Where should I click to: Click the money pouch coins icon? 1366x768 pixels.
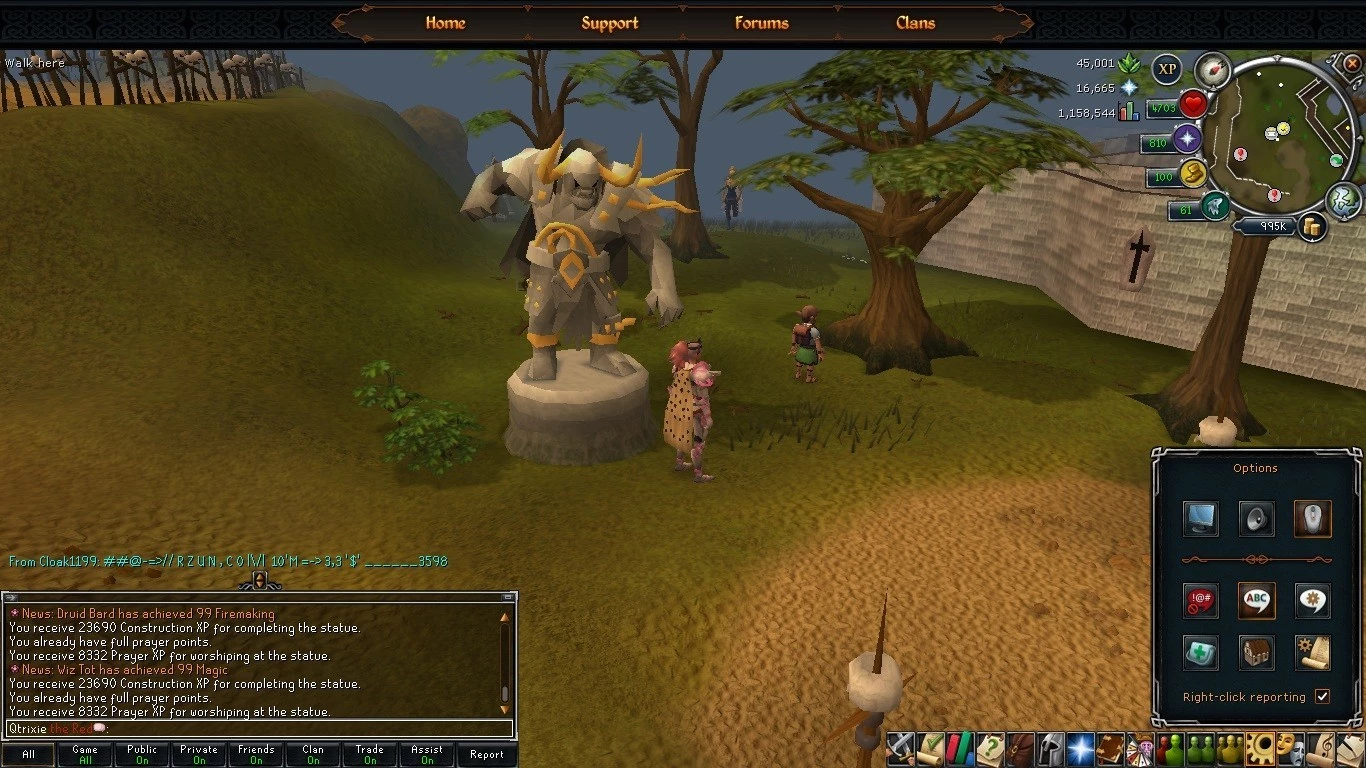1311,227
